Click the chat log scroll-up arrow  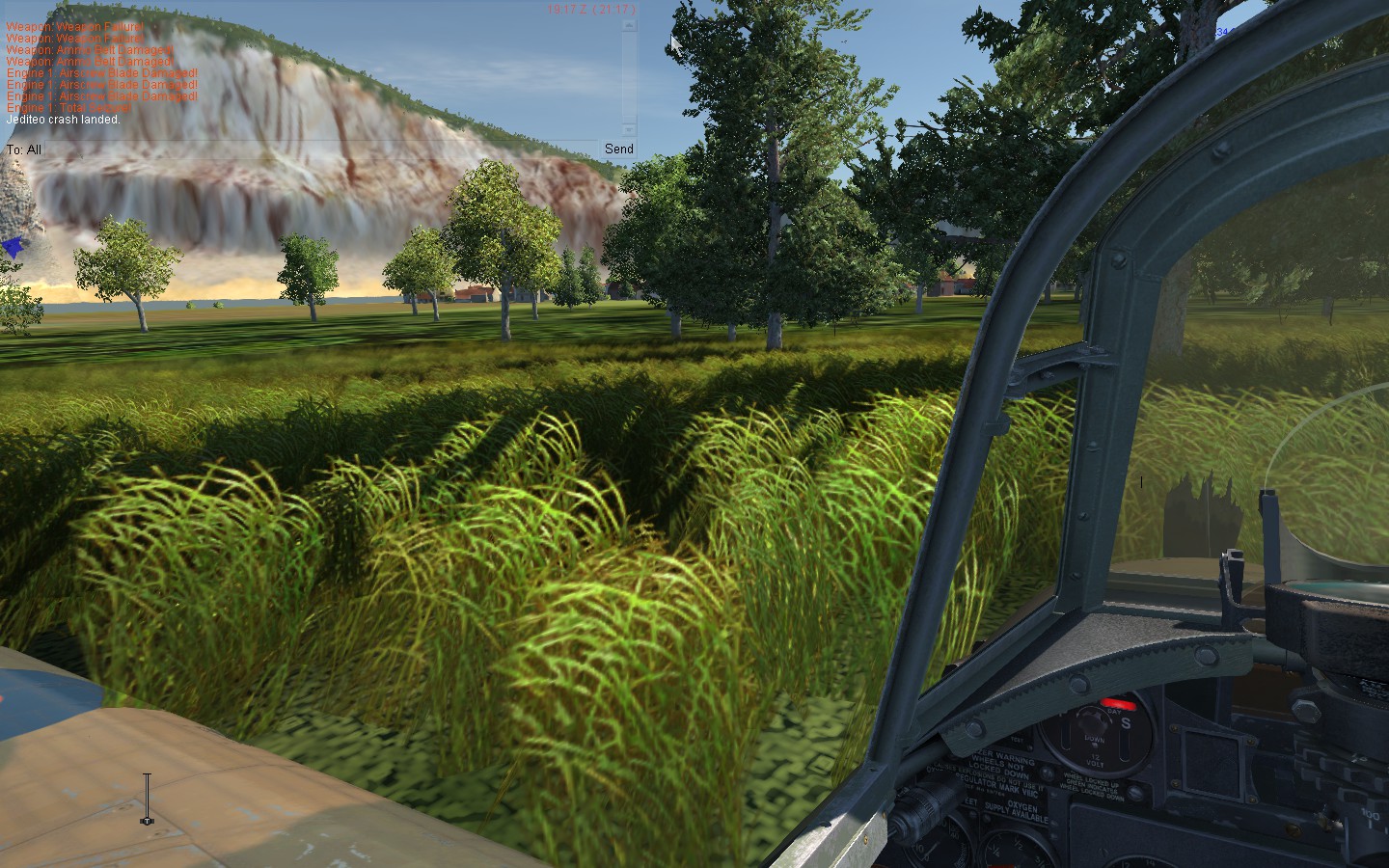point(629,26)
